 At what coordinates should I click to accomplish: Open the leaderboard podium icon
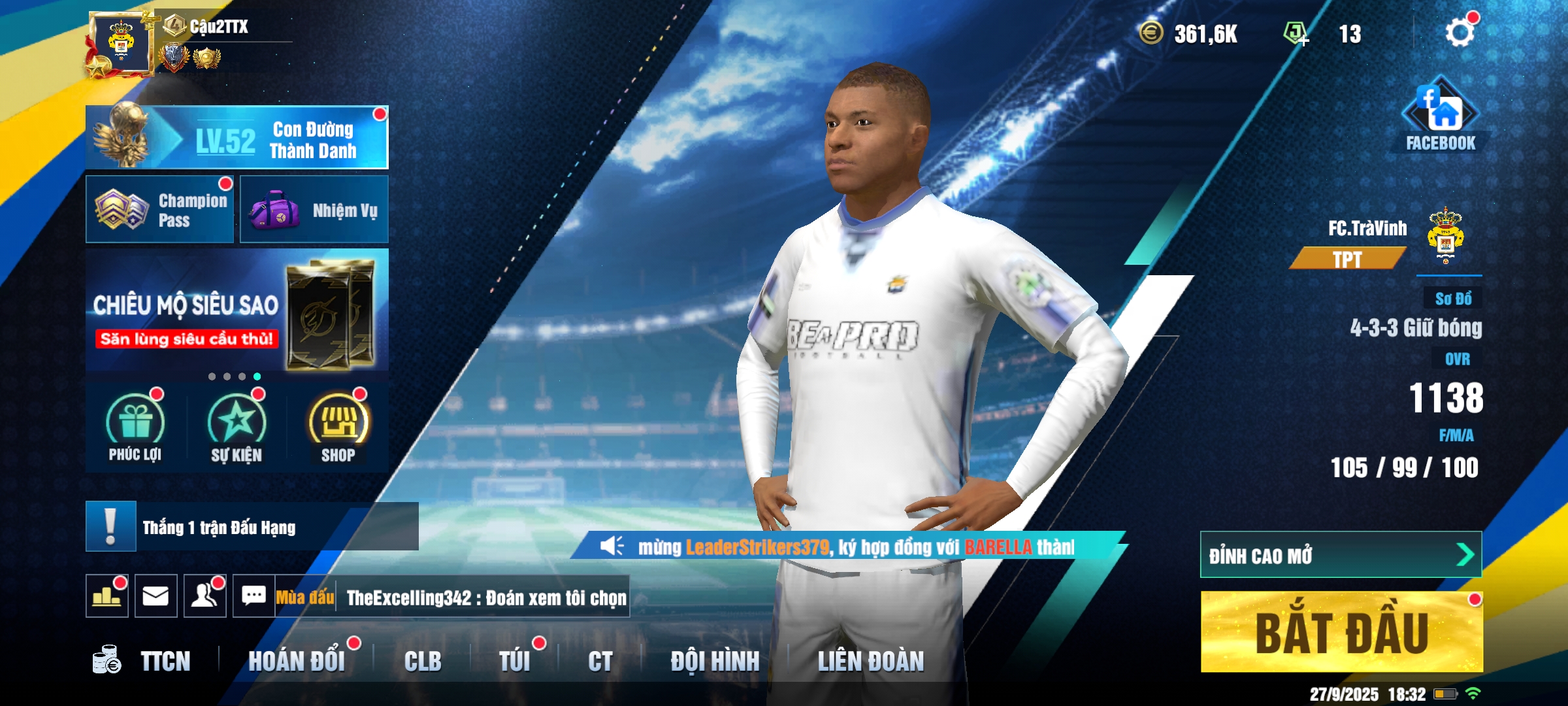pyautogui.click(x=107, y=596)
